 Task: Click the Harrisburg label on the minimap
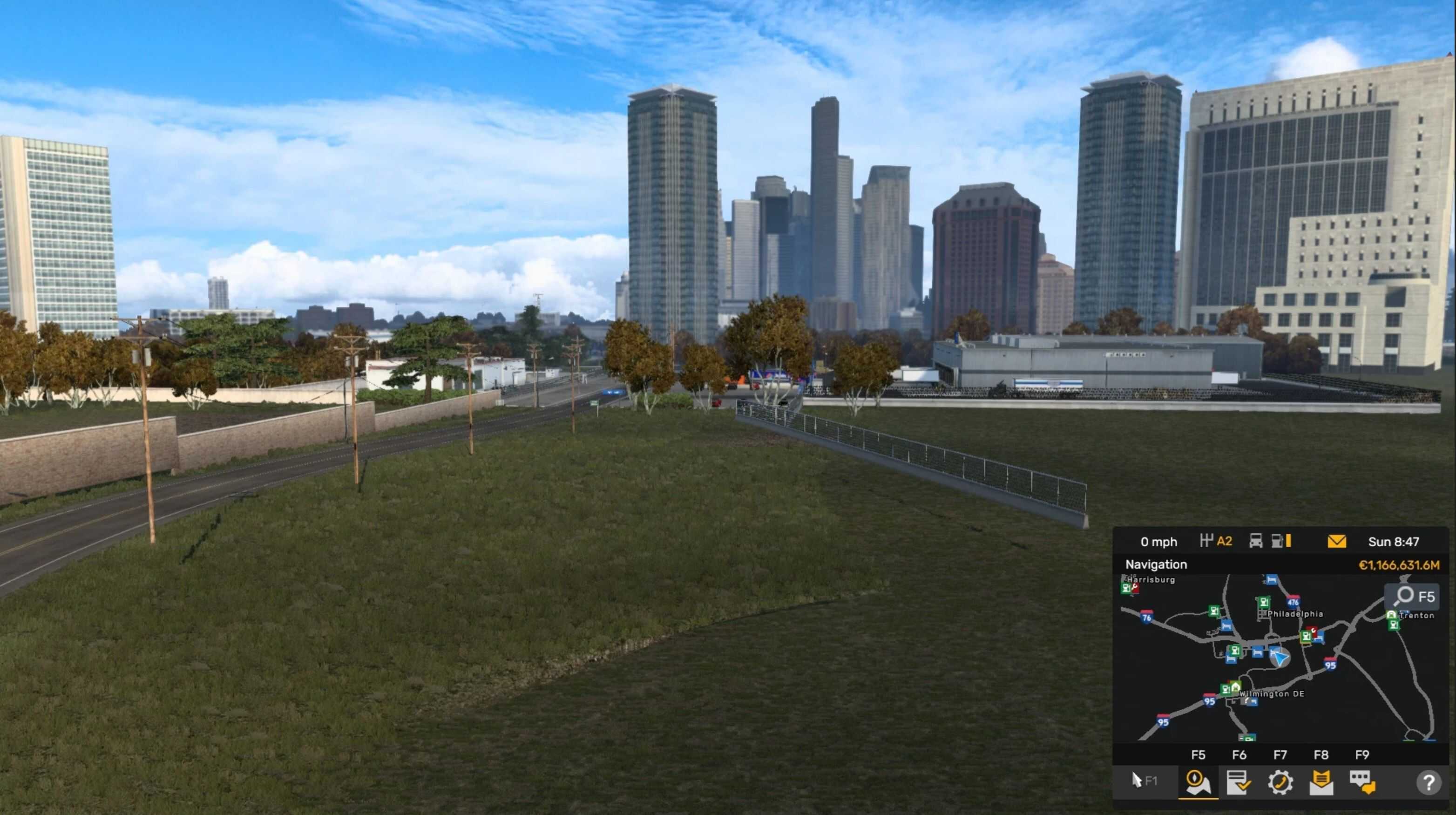click(x=1151, y=580)
